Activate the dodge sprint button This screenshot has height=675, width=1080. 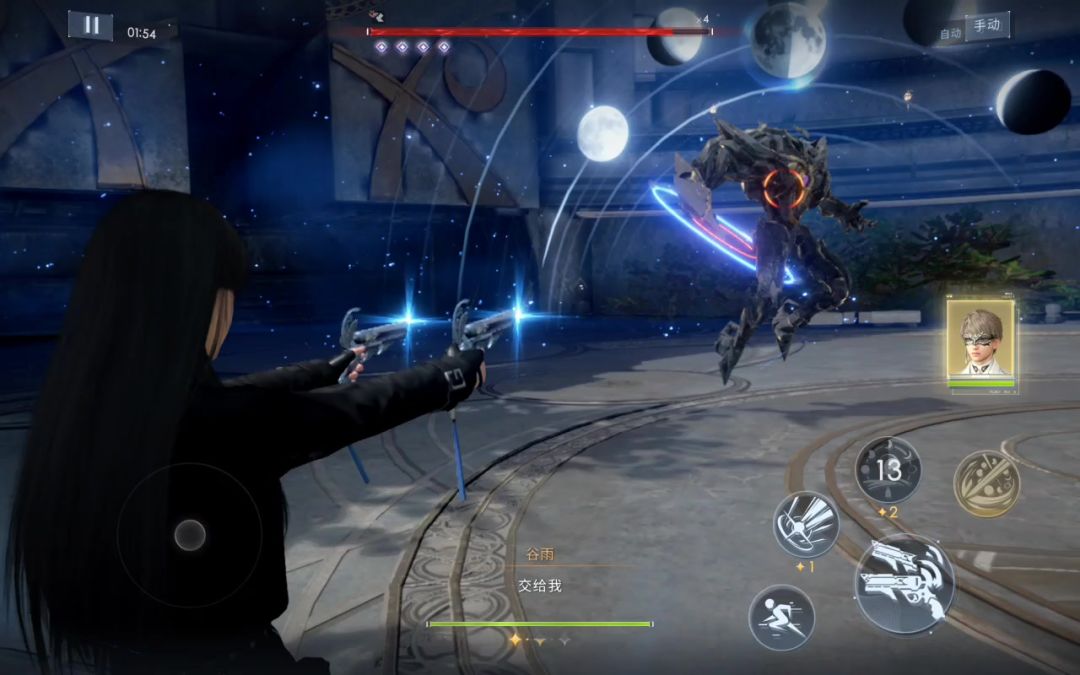781,617
